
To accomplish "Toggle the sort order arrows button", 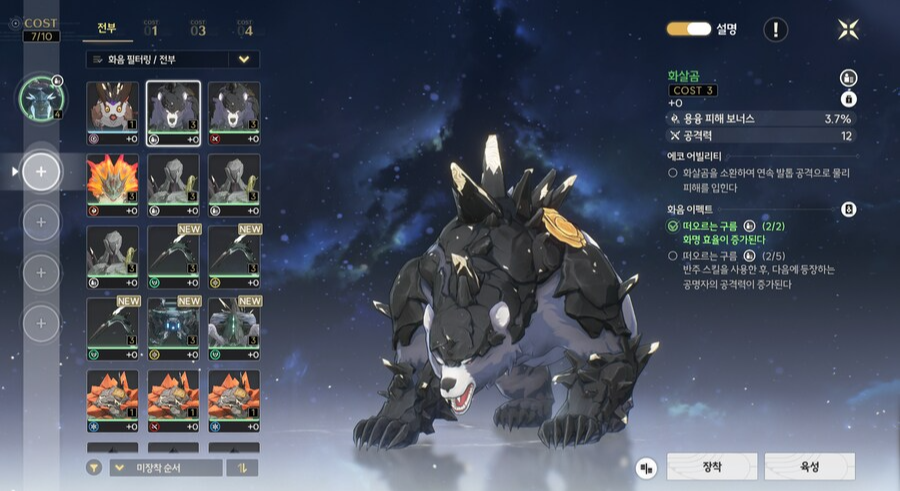I will (x=243, y=467).
